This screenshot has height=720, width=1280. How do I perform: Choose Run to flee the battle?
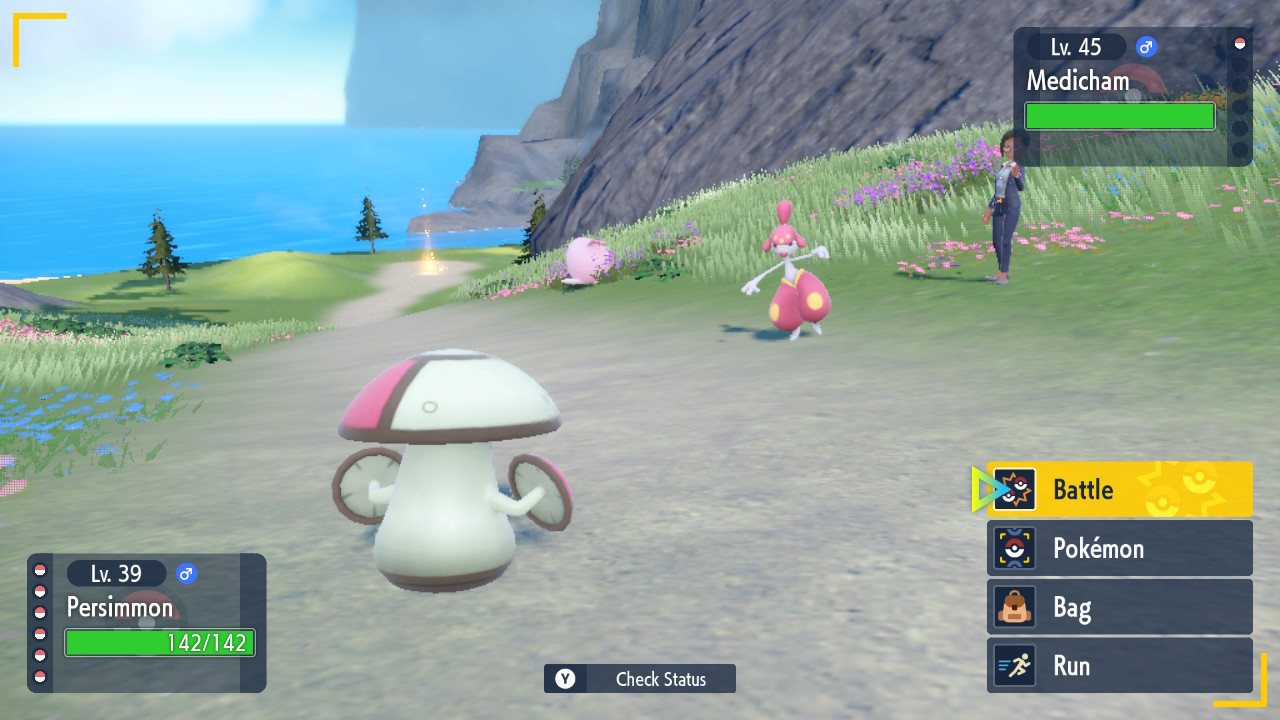[1119, 666]
